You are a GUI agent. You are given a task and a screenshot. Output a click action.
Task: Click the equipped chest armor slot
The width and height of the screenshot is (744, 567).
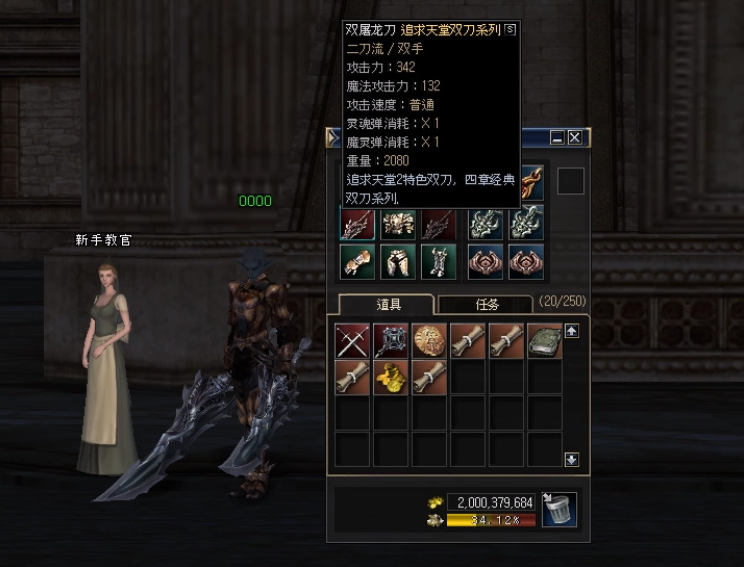click(x=398, y=223)
